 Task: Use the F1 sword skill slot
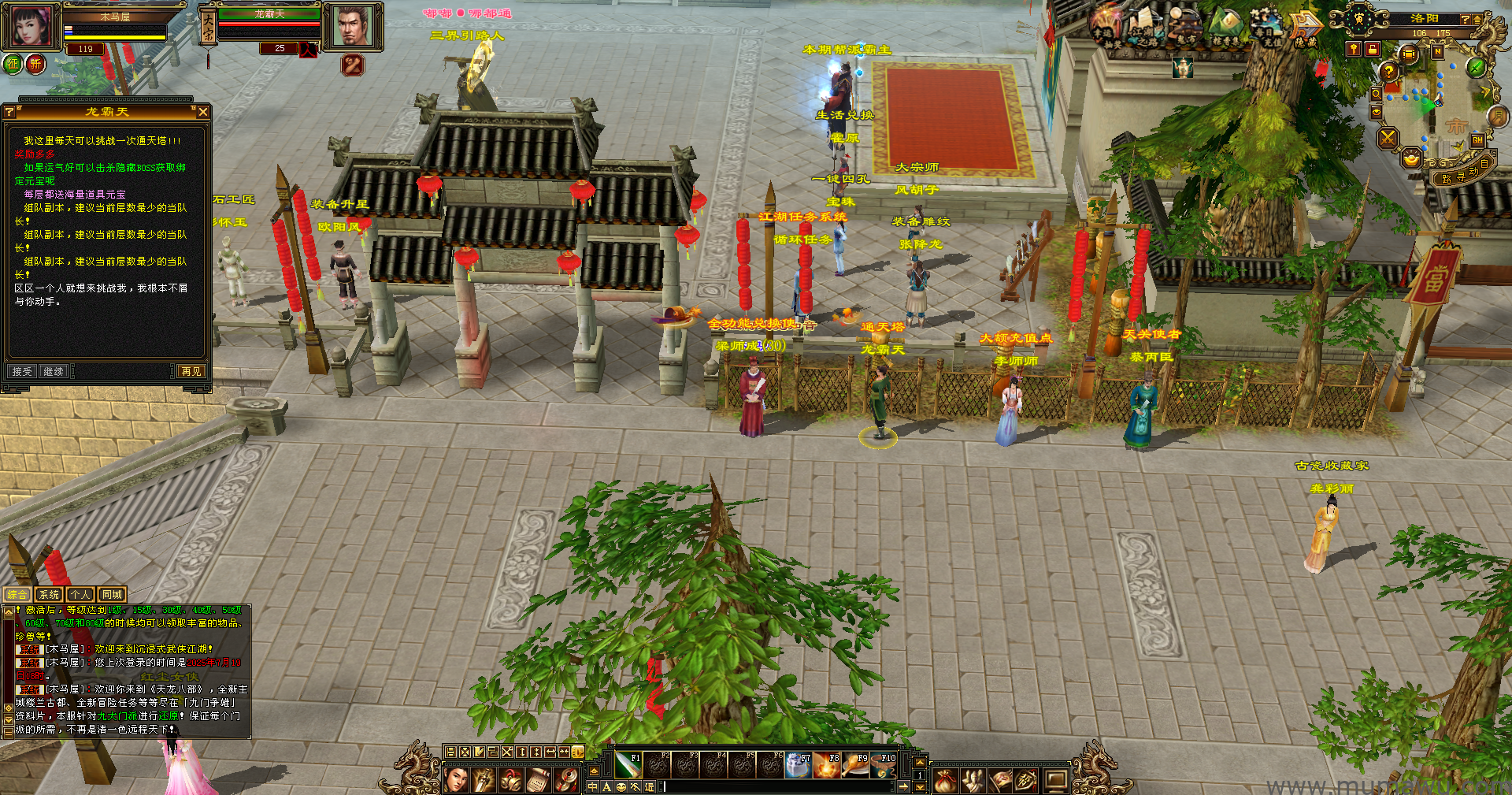click(628, 765)
